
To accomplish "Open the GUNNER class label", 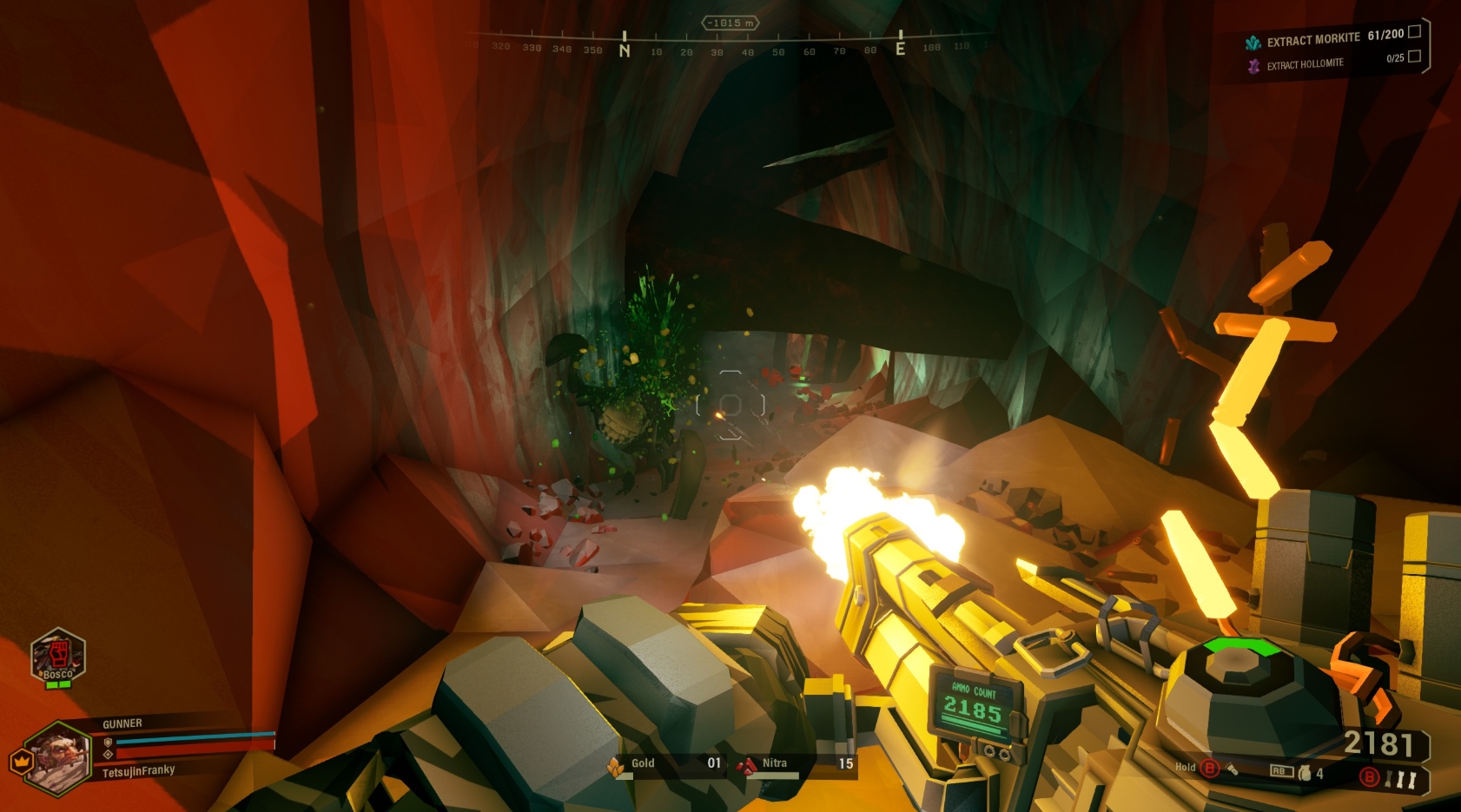I will (x=122, y=723).
